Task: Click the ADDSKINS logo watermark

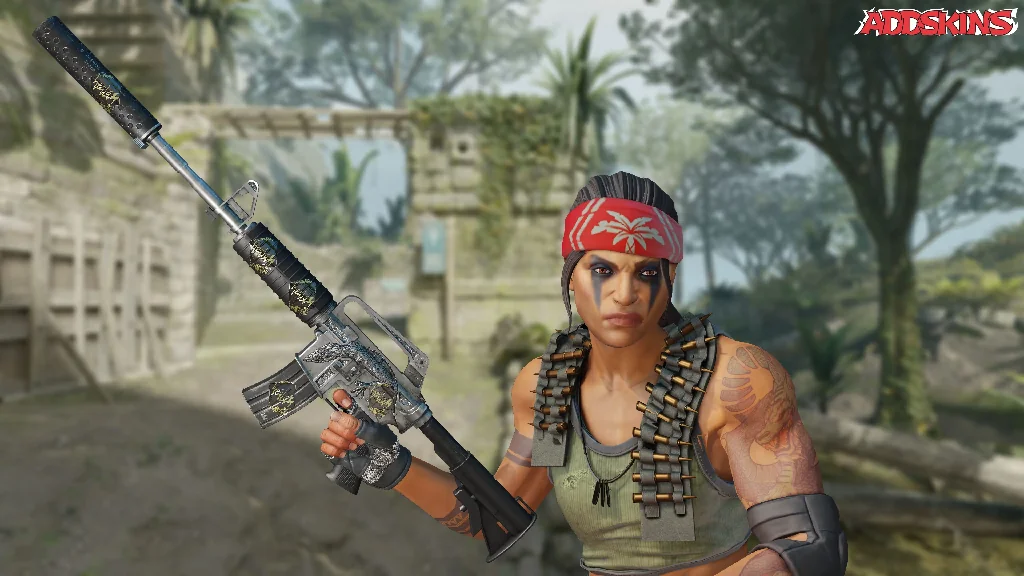Action: pyautogui.click(x=936, y=22)
